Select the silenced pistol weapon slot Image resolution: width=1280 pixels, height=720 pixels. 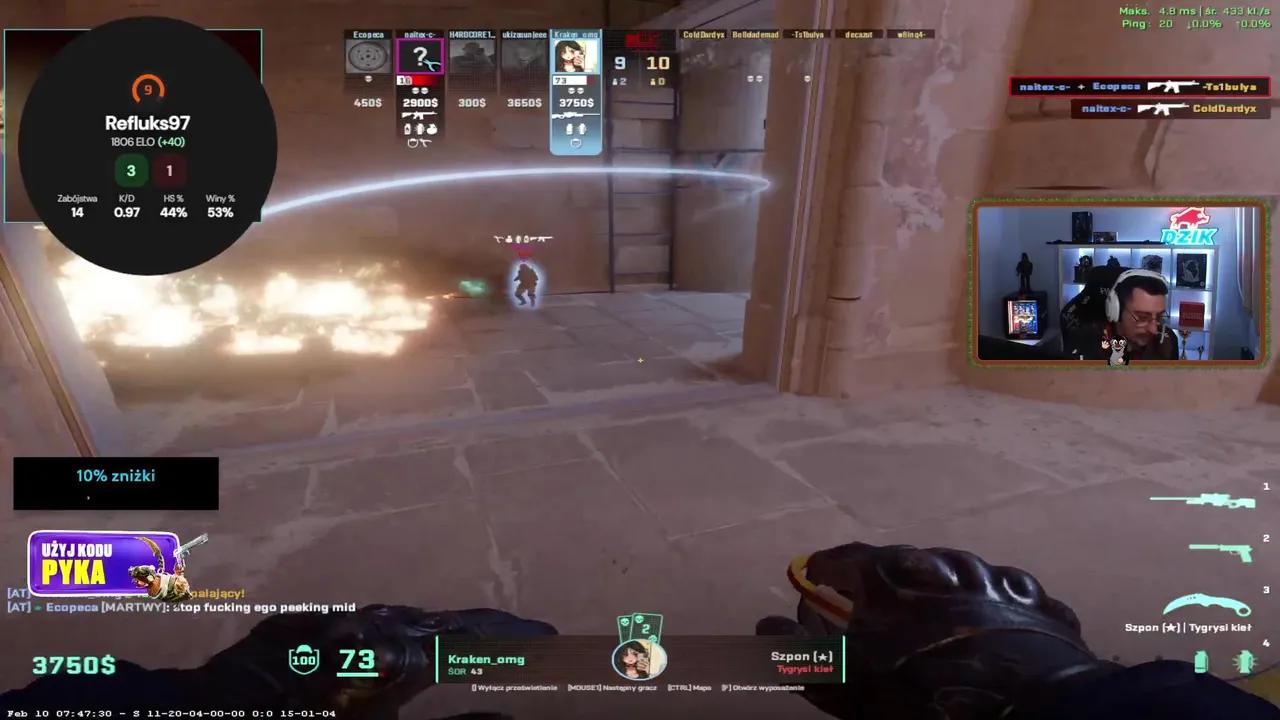1220,550
